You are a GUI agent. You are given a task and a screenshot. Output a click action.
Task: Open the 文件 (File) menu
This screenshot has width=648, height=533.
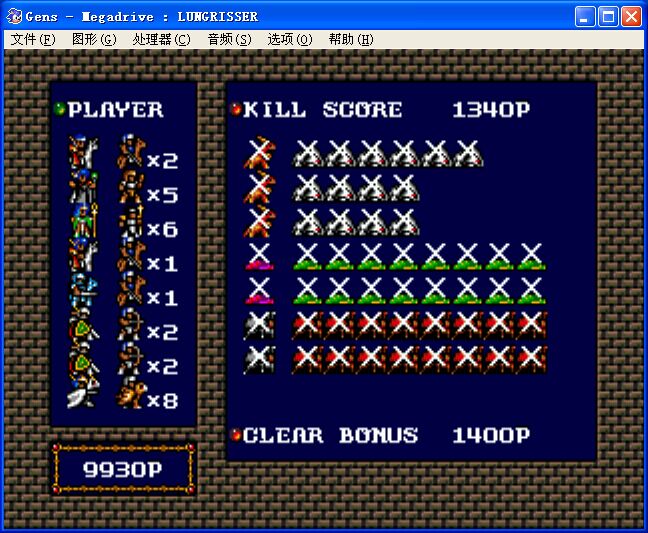tap(33, 39)
